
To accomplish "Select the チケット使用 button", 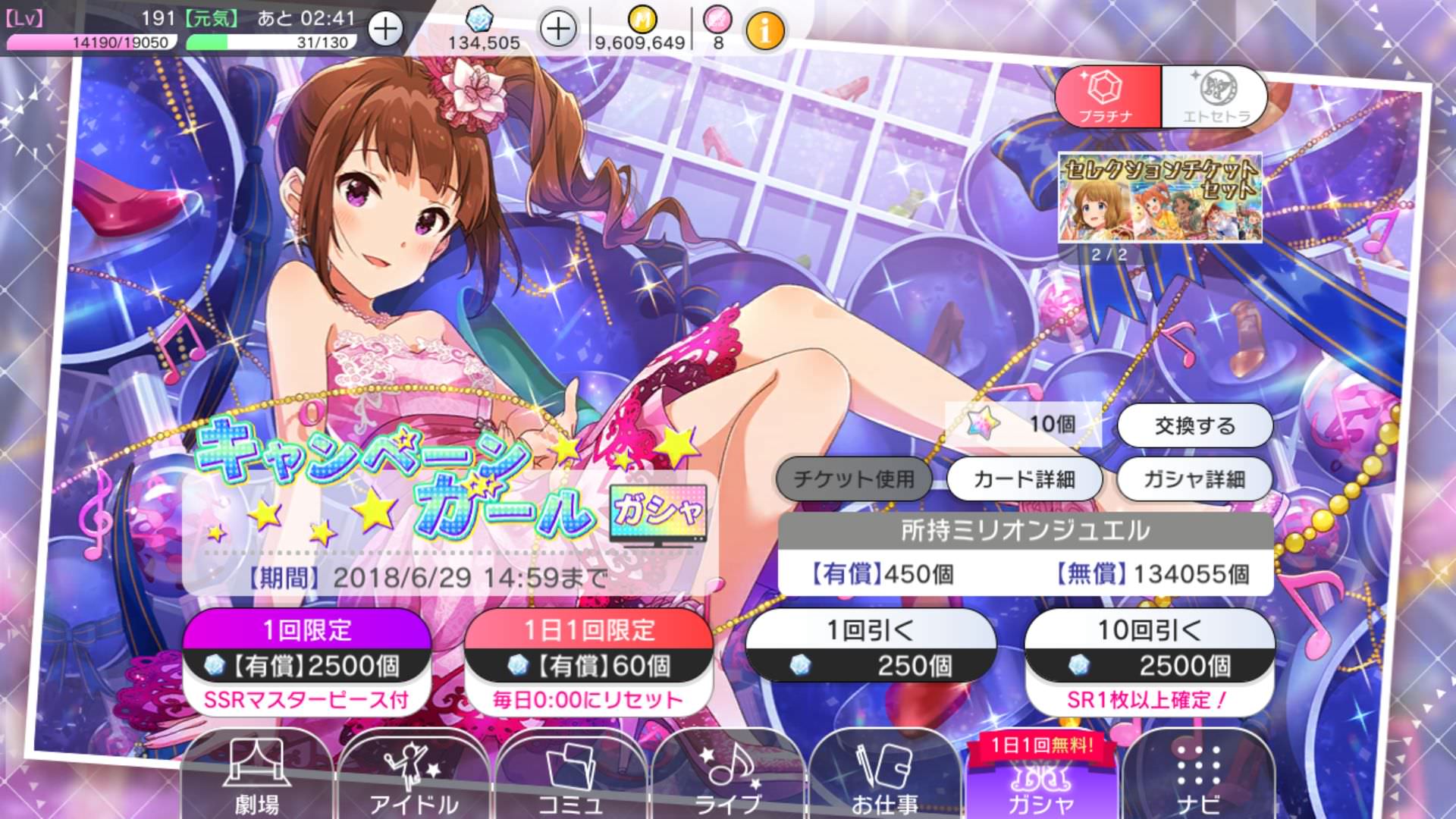I will [854, 479].
